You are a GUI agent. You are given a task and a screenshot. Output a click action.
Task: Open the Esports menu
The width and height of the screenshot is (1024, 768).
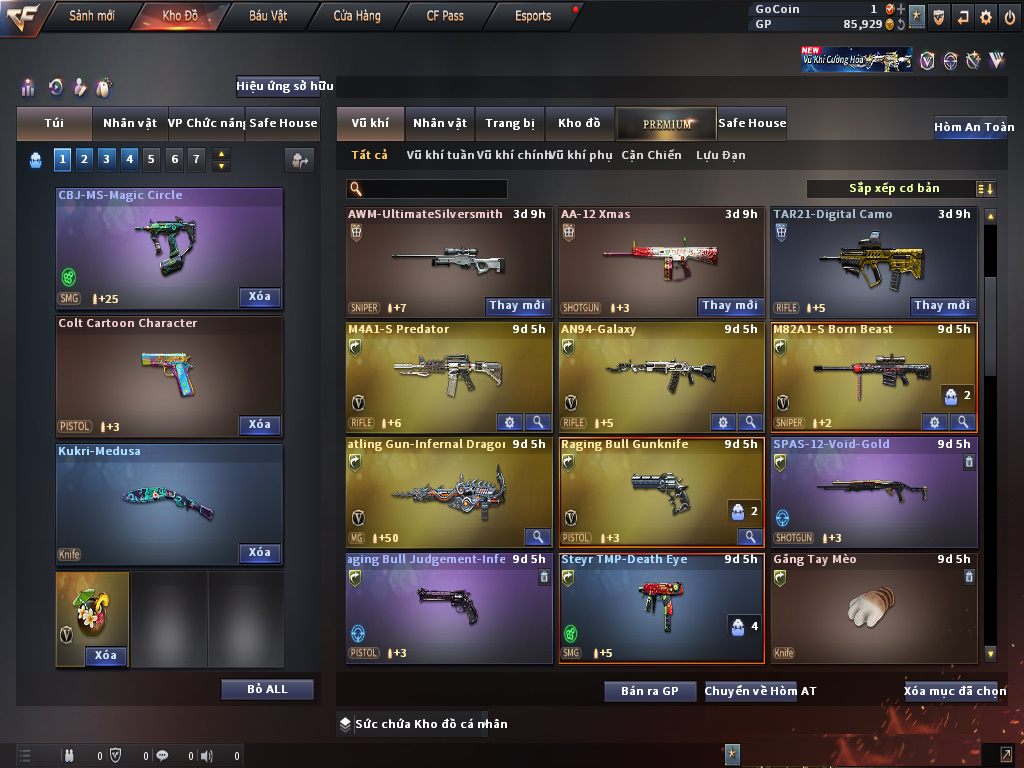[533, 16]
